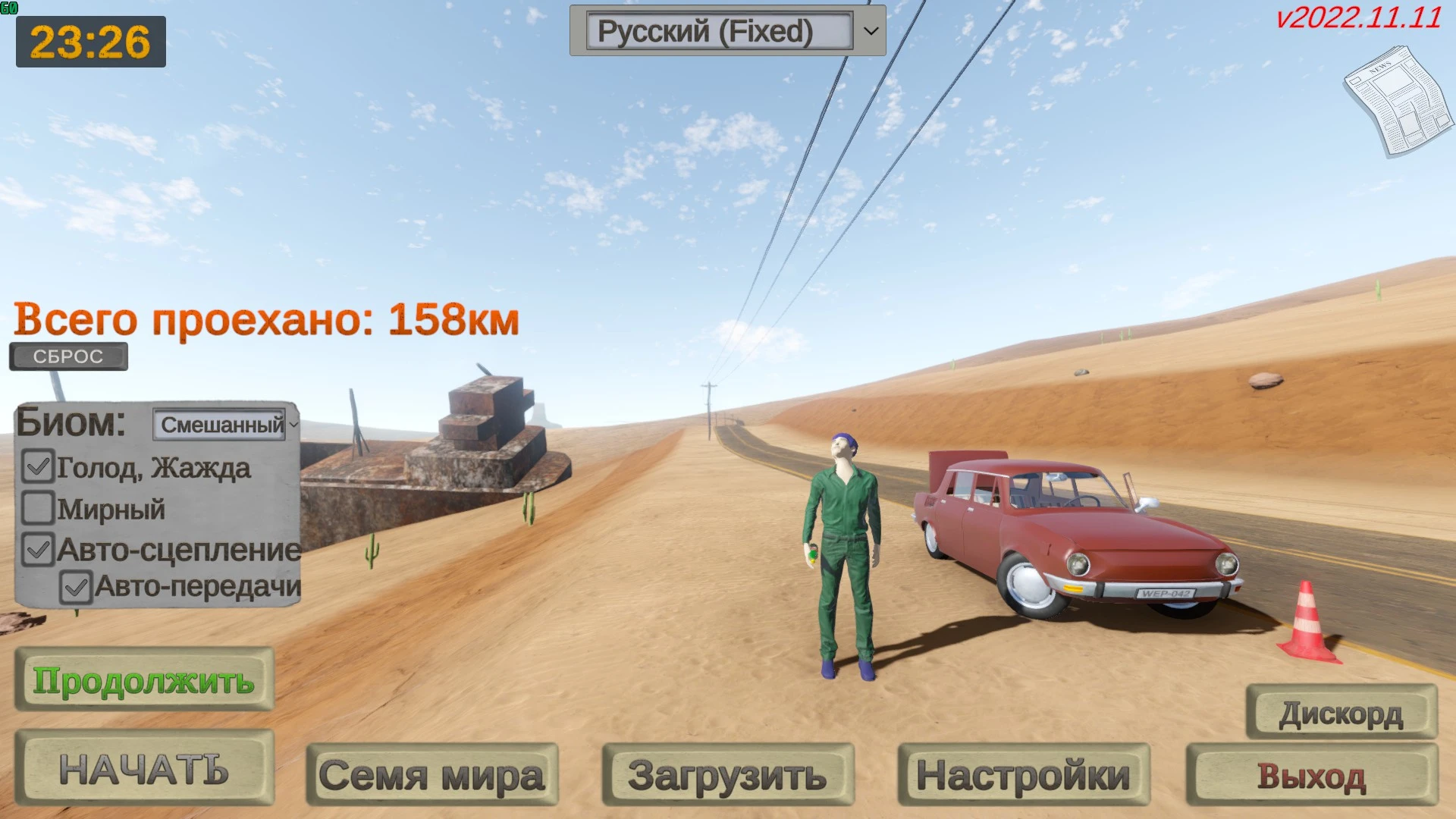Viewport: 1456px width, 819px height.
Task: Click the Дискорд button
Action: pyautogui.click(x=1341, y=711)
